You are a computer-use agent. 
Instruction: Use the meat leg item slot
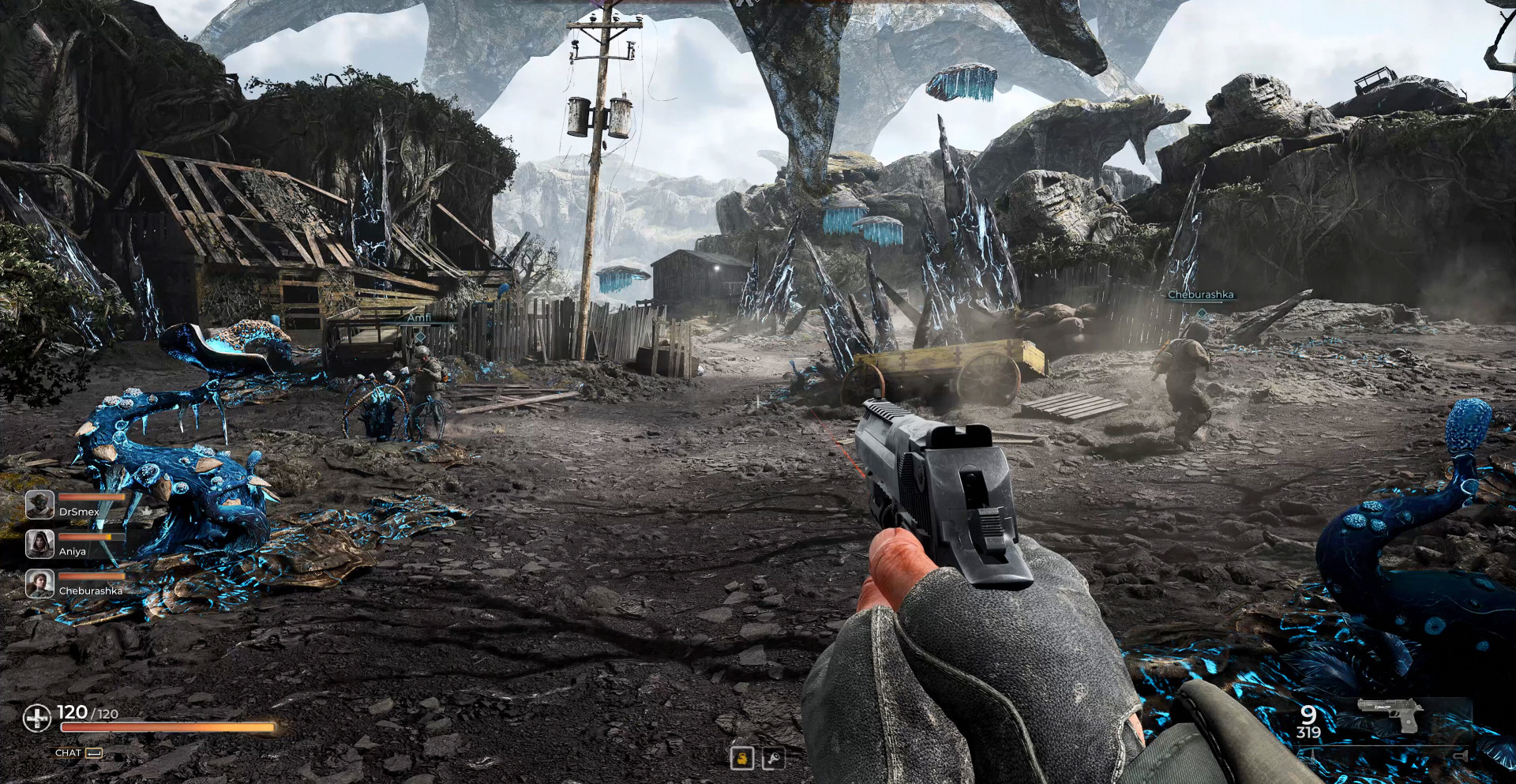pyautogui.click(x=773, y=759)
